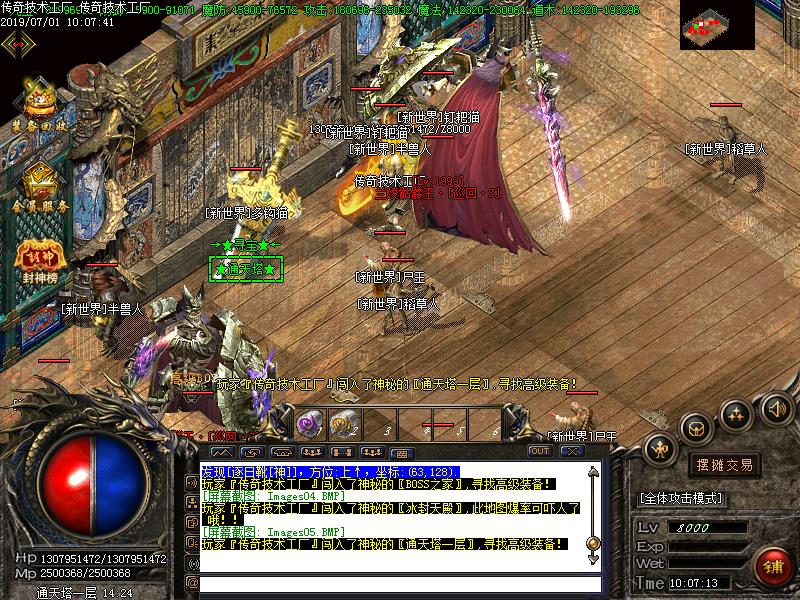Click the minimap thumbnail
This screenshot has height=600, width=800.
pyautogui.click(x=718, y=25)
